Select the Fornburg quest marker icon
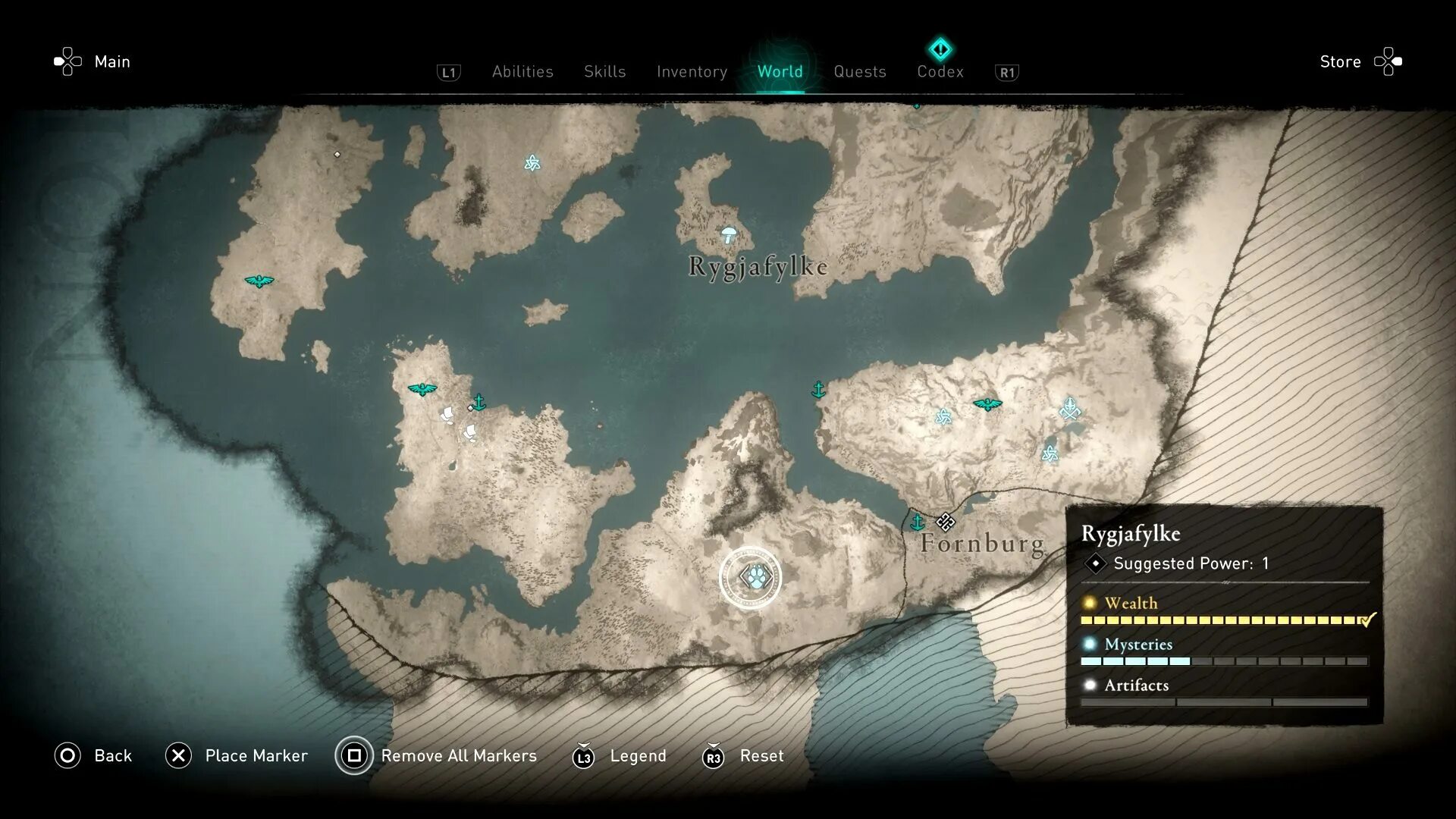Viewport: 1456px width, 819px height. point(945,521)
